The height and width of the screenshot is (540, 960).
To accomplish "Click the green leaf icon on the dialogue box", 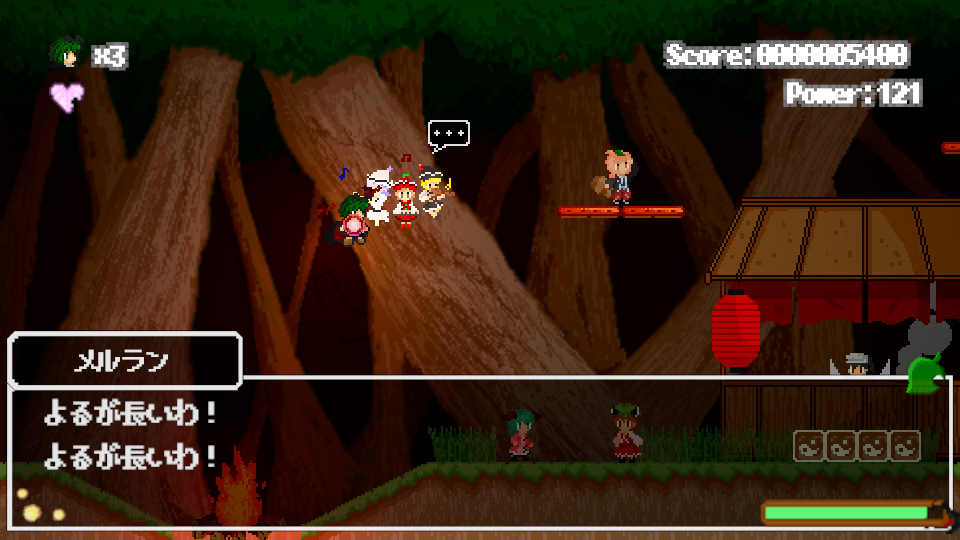I will coord(925,375).
